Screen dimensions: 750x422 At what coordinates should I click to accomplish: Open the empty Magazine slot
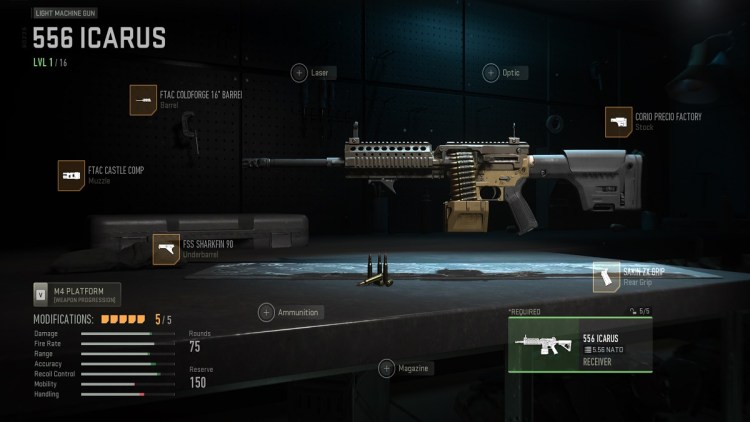387,369
